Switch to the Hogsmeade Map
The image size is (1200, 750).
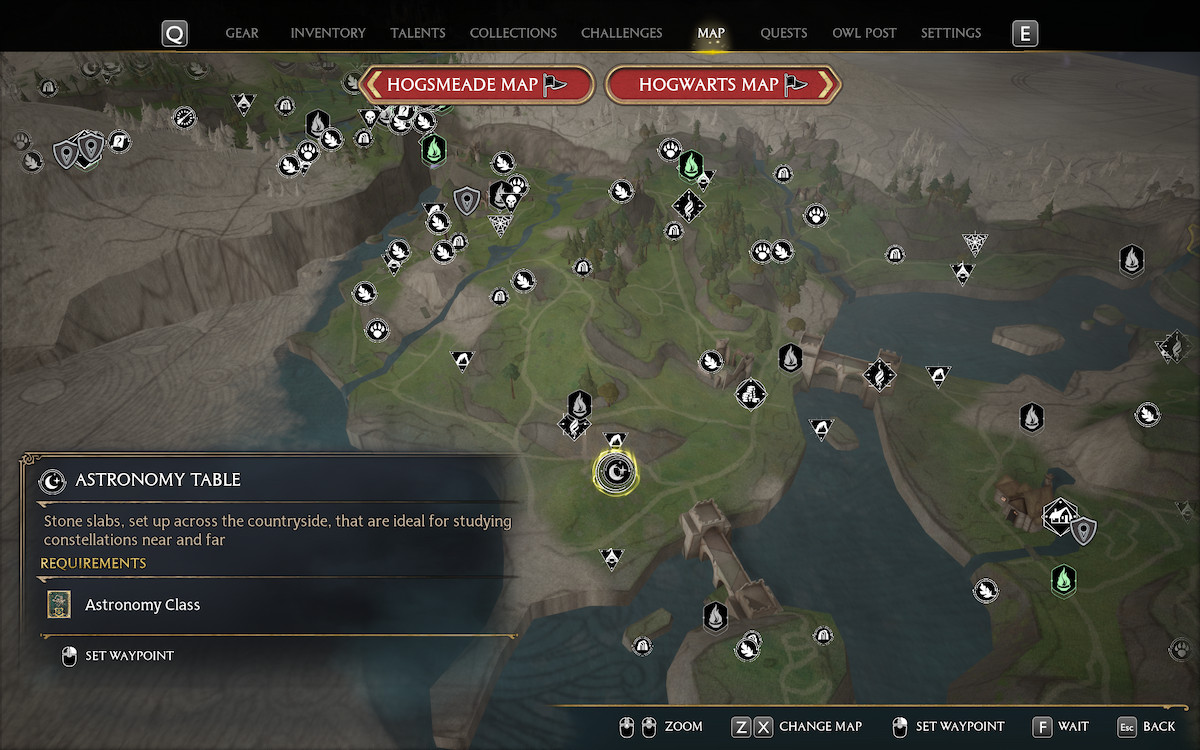click(477, 85)
